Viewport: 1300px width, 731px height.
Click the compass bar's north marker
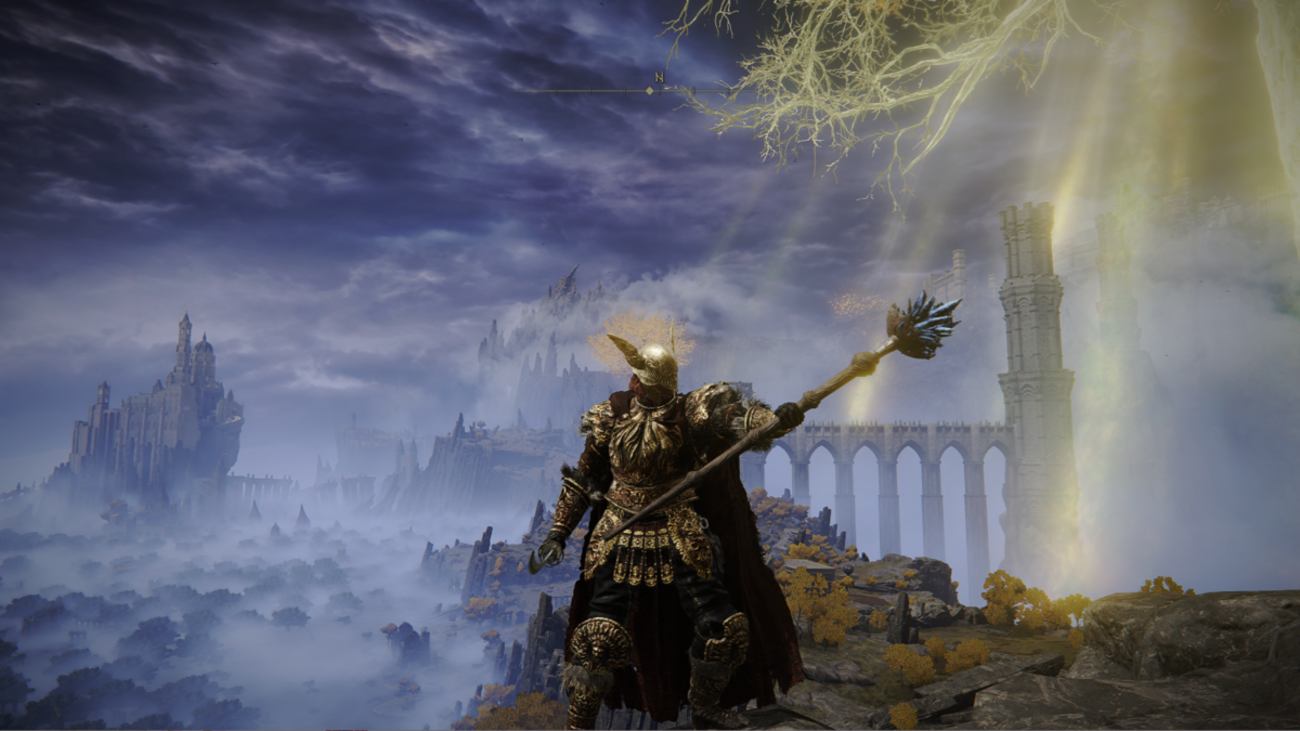click(658, 78)
